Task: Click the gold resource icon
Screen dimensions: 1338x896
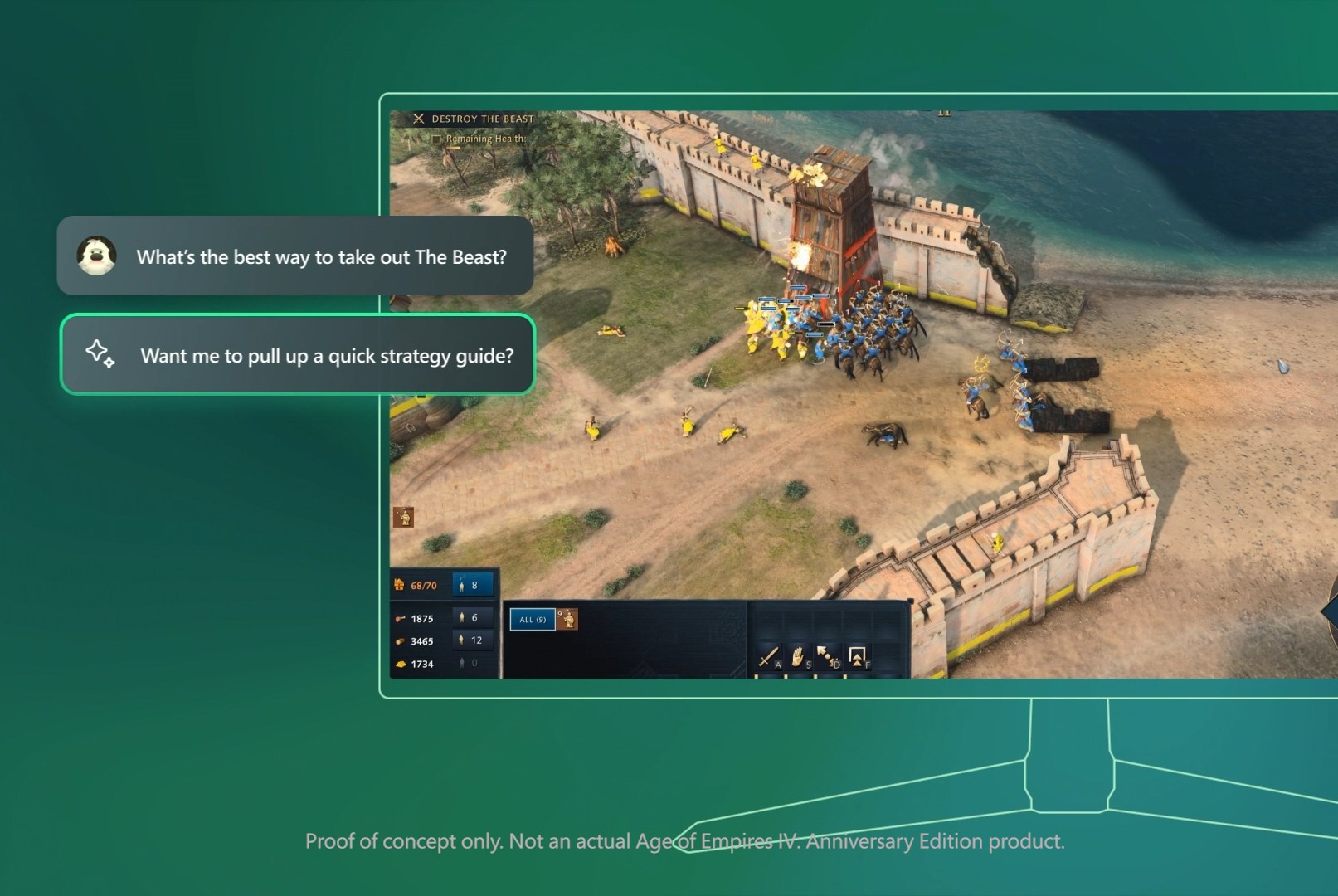Action: click(399, 662)
